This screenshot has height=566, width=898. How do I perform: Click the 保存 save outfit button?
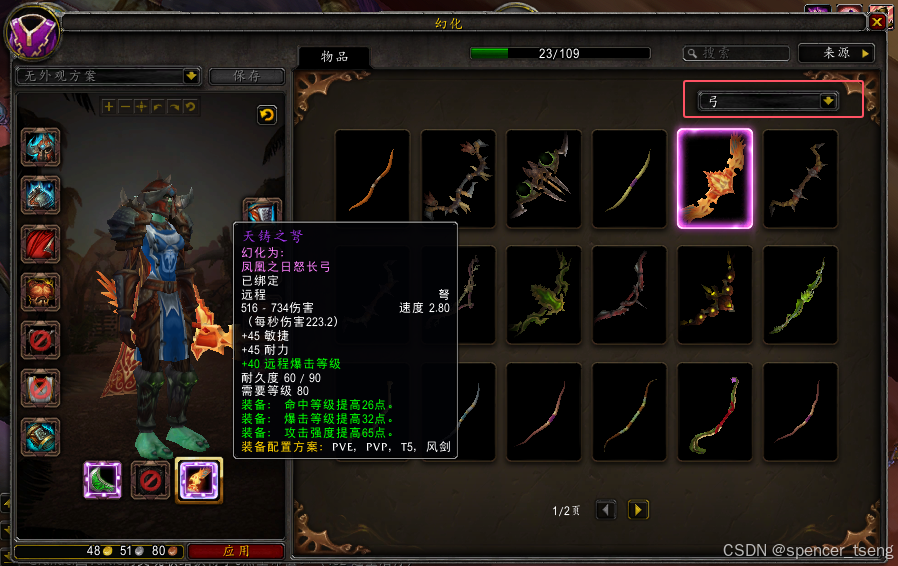point(246,76)
